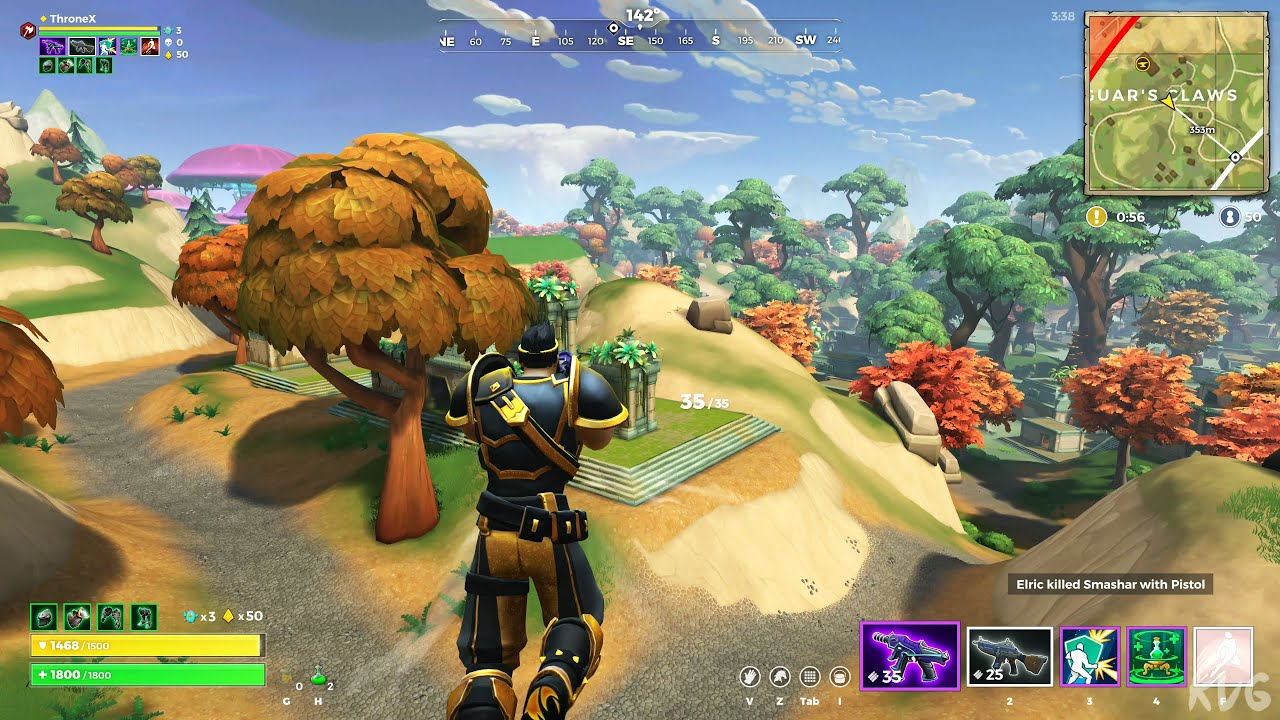This screenshot has height=720, width=1280.
Task: Inspect the chest armor slot above the armor bar
Action: point(77,616)
